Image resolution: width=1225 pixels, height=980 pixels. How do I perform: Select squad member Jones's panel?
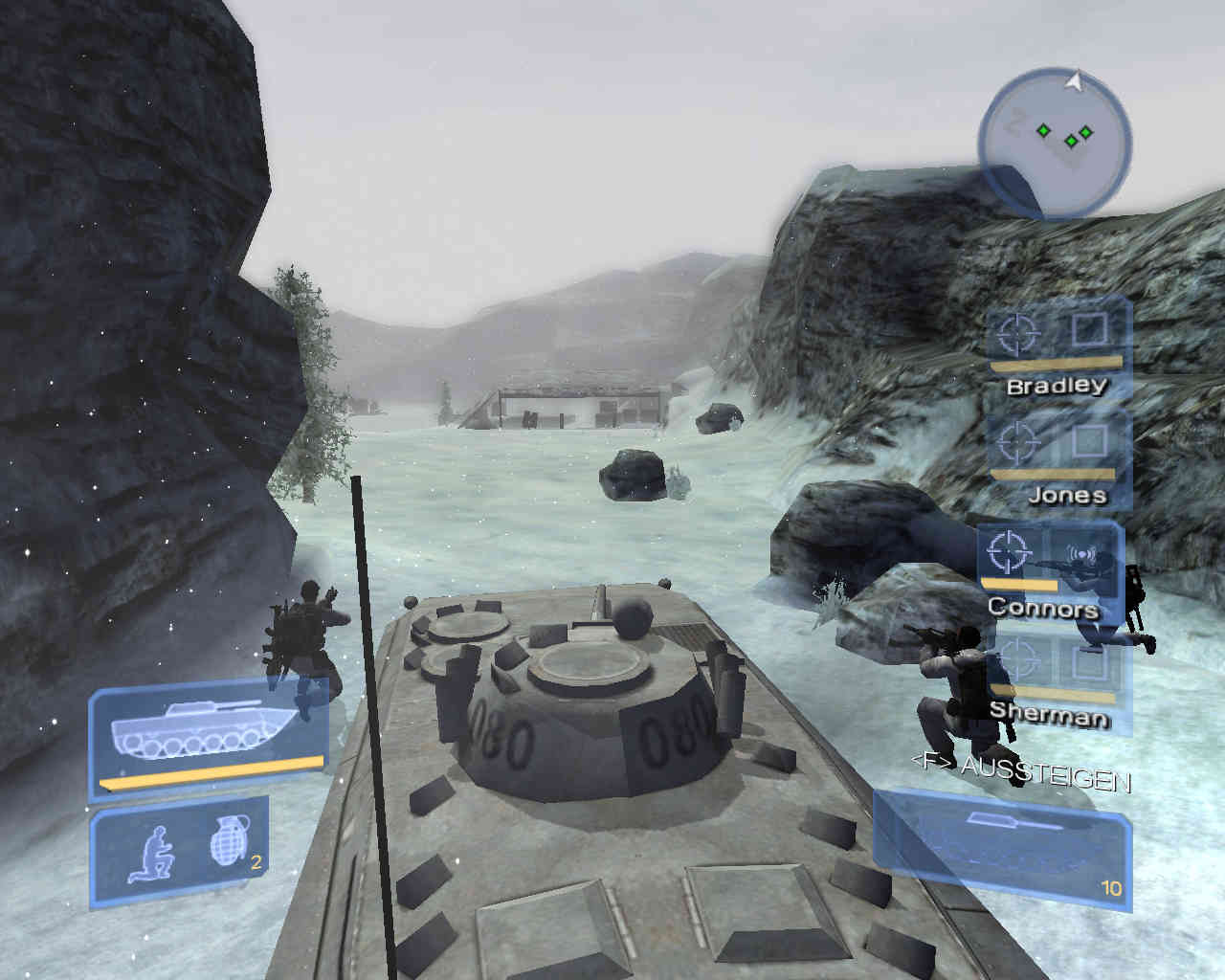1057,459
